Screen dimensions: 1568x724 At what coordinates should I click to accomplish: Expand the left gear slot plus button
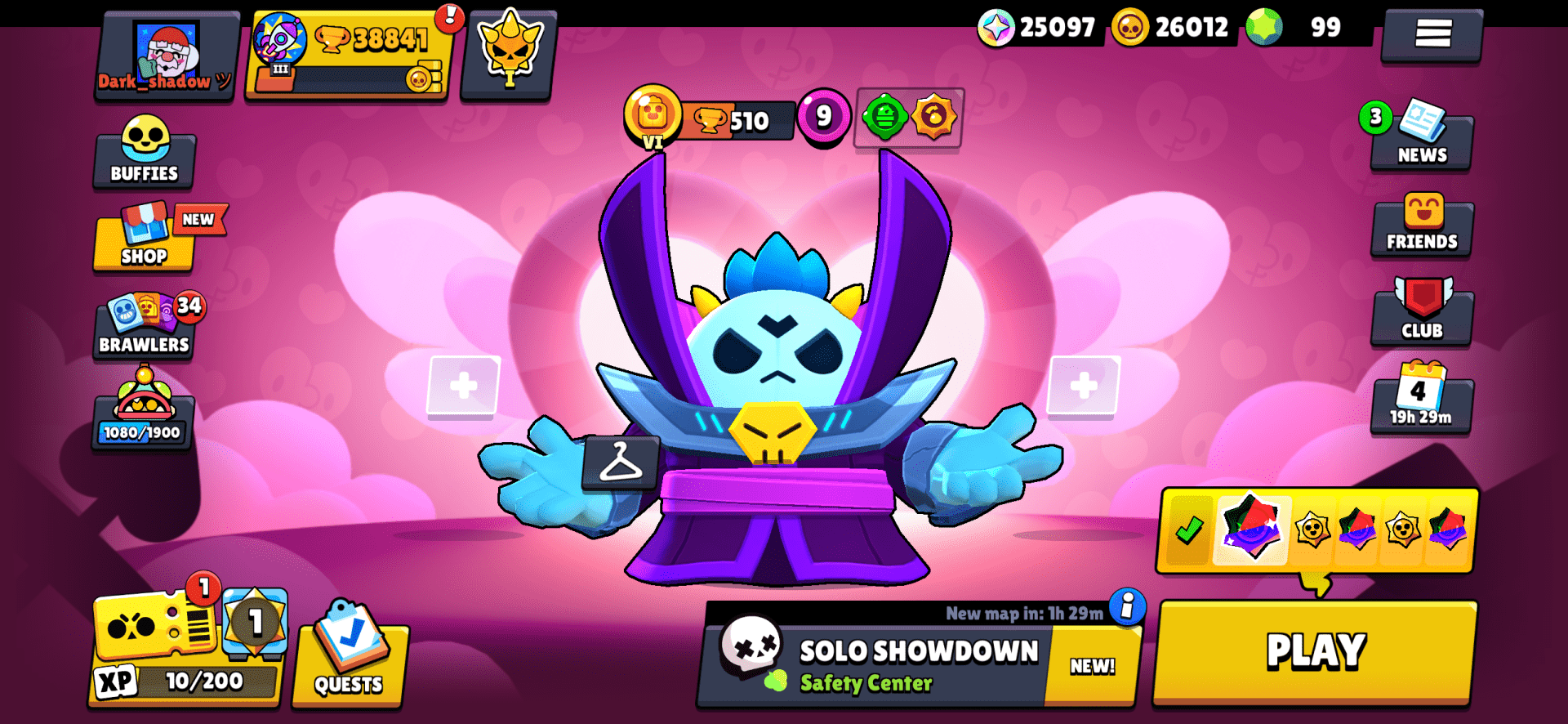(464, 386)
